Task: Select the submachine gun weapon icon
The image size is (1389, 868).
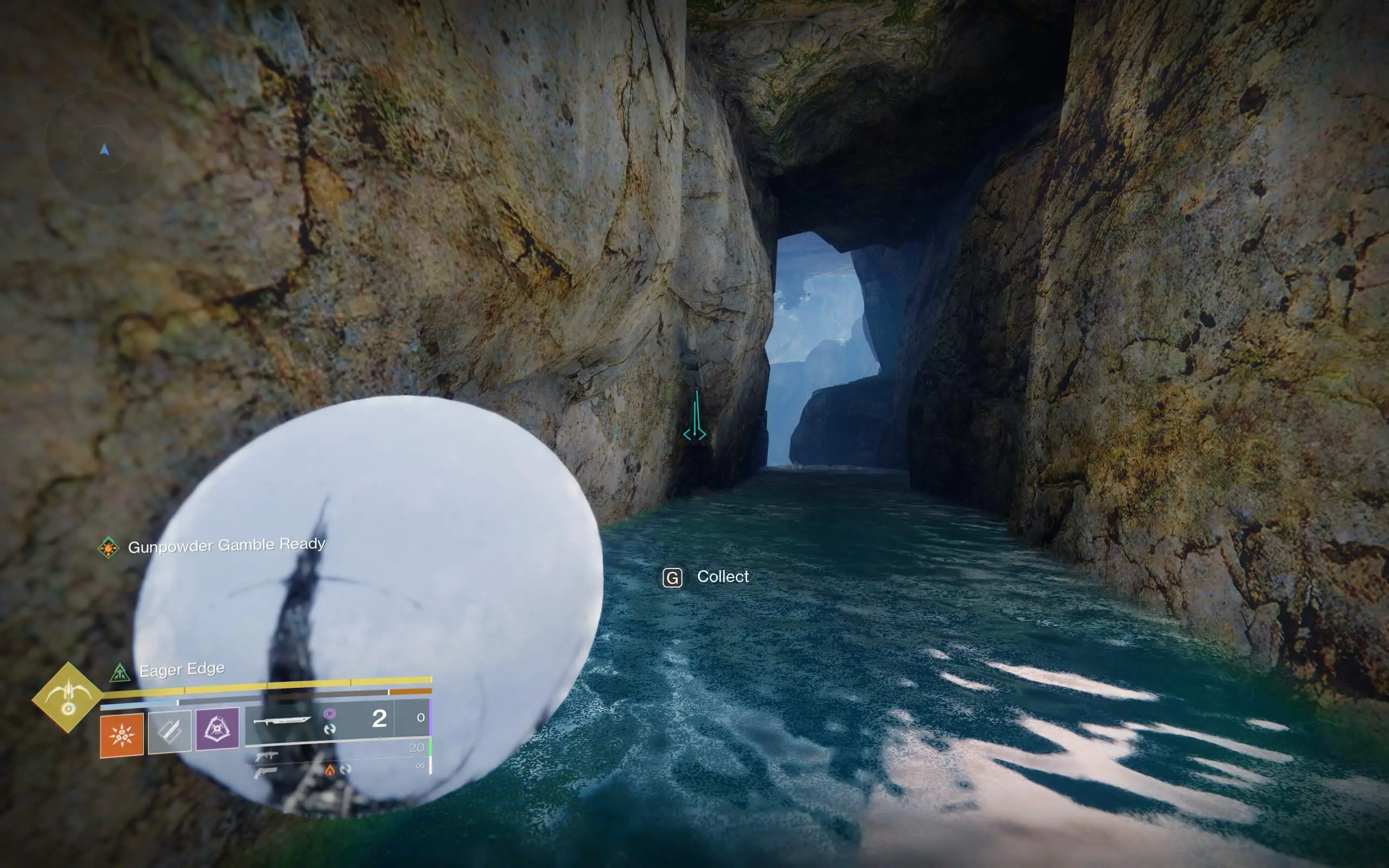Action: [267, 757]
